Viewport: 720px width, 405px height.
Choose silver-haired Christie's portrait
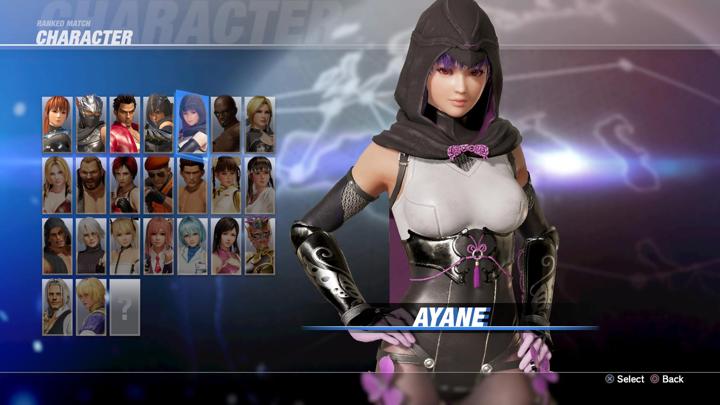[91, 246]
